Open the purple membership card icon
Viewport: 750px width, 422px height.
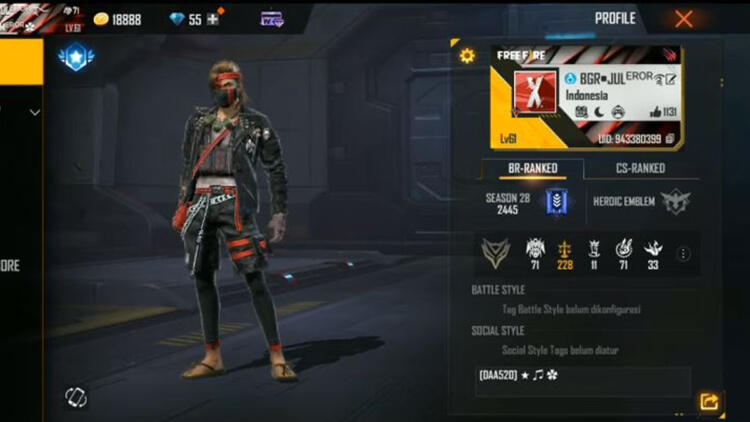[x=272, y=19]
